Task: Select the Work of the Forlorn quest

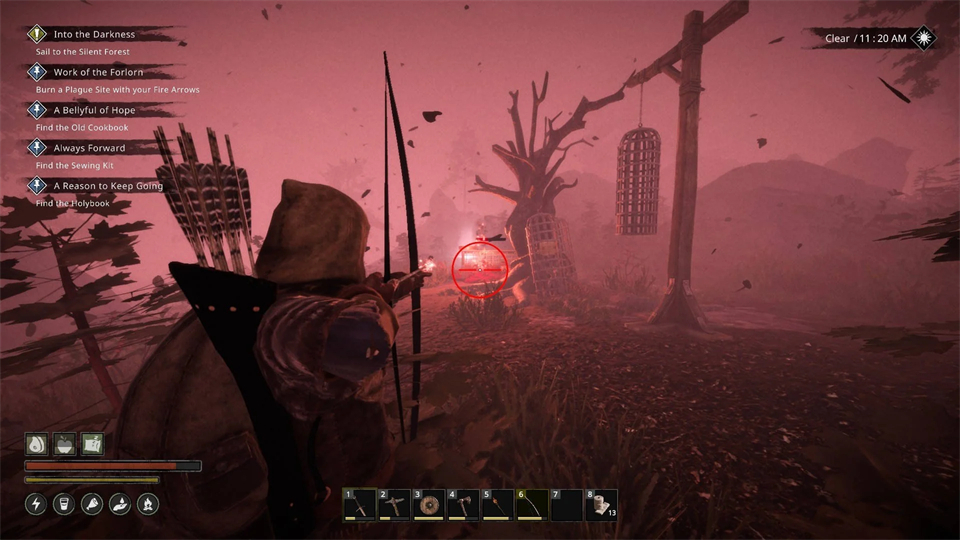Action: [98, 72]
